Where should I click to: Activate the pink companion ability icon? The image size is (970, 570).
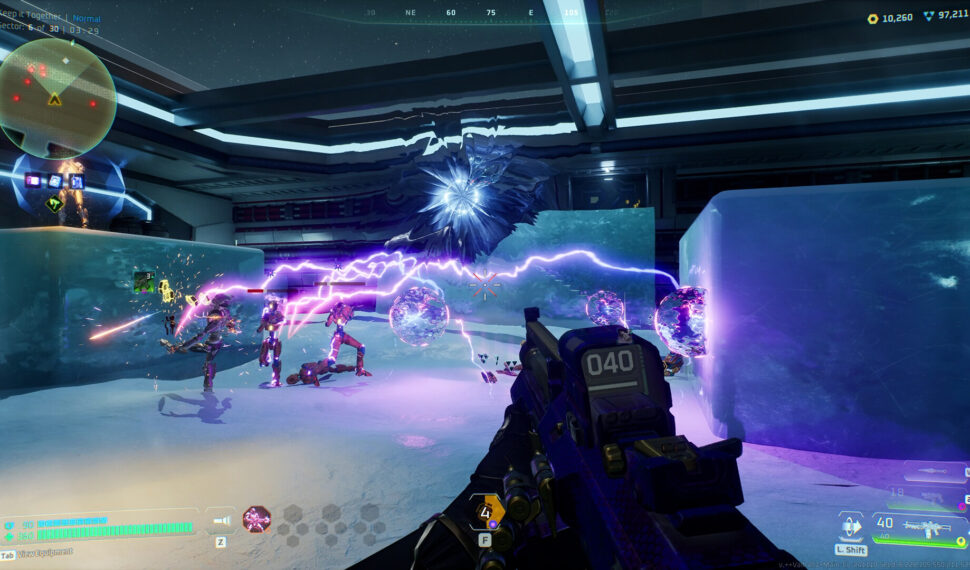tap(257, 519)
